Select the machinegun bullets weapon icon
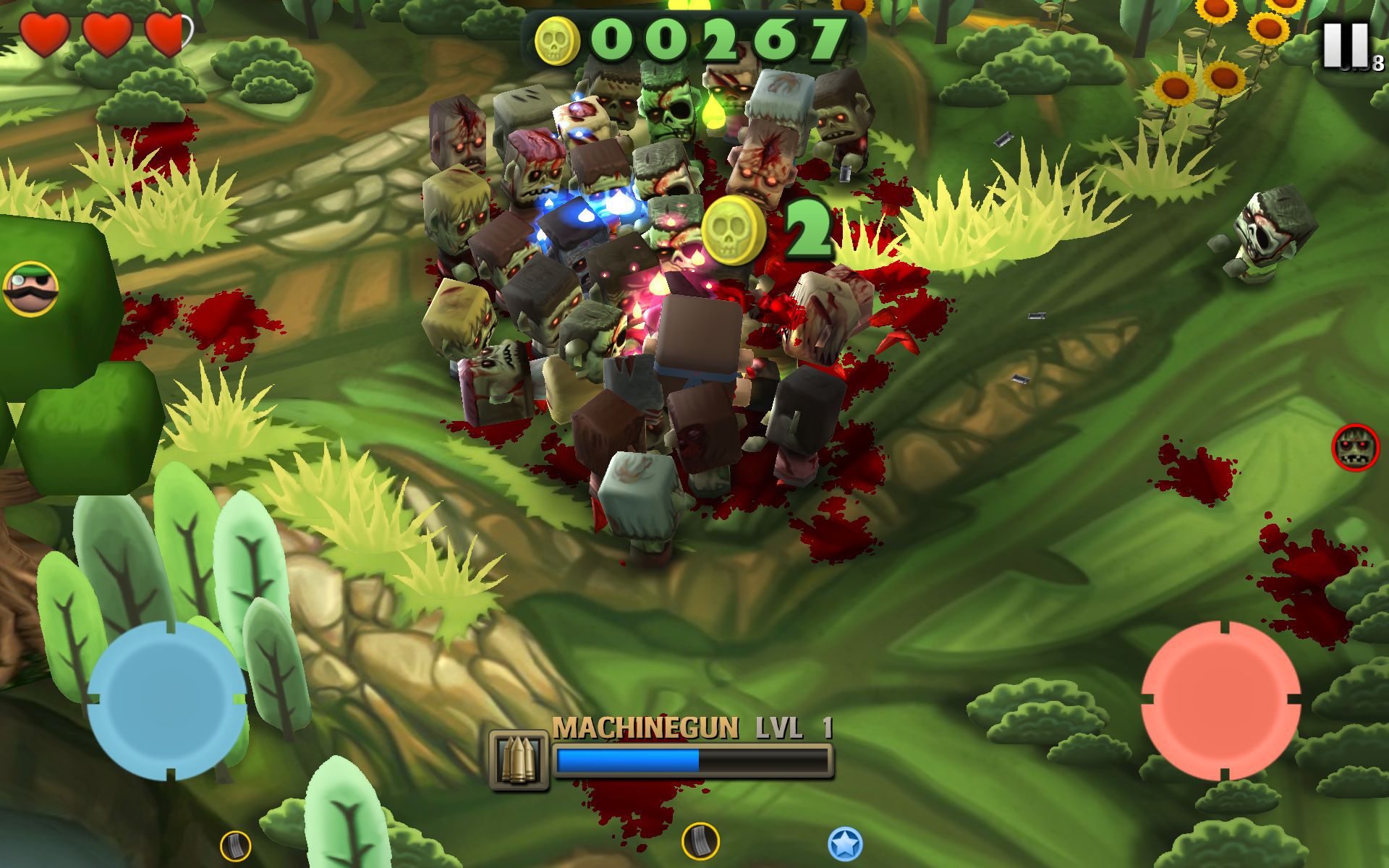This screenshot has width=1389, height=868. [x=518, y=759]
